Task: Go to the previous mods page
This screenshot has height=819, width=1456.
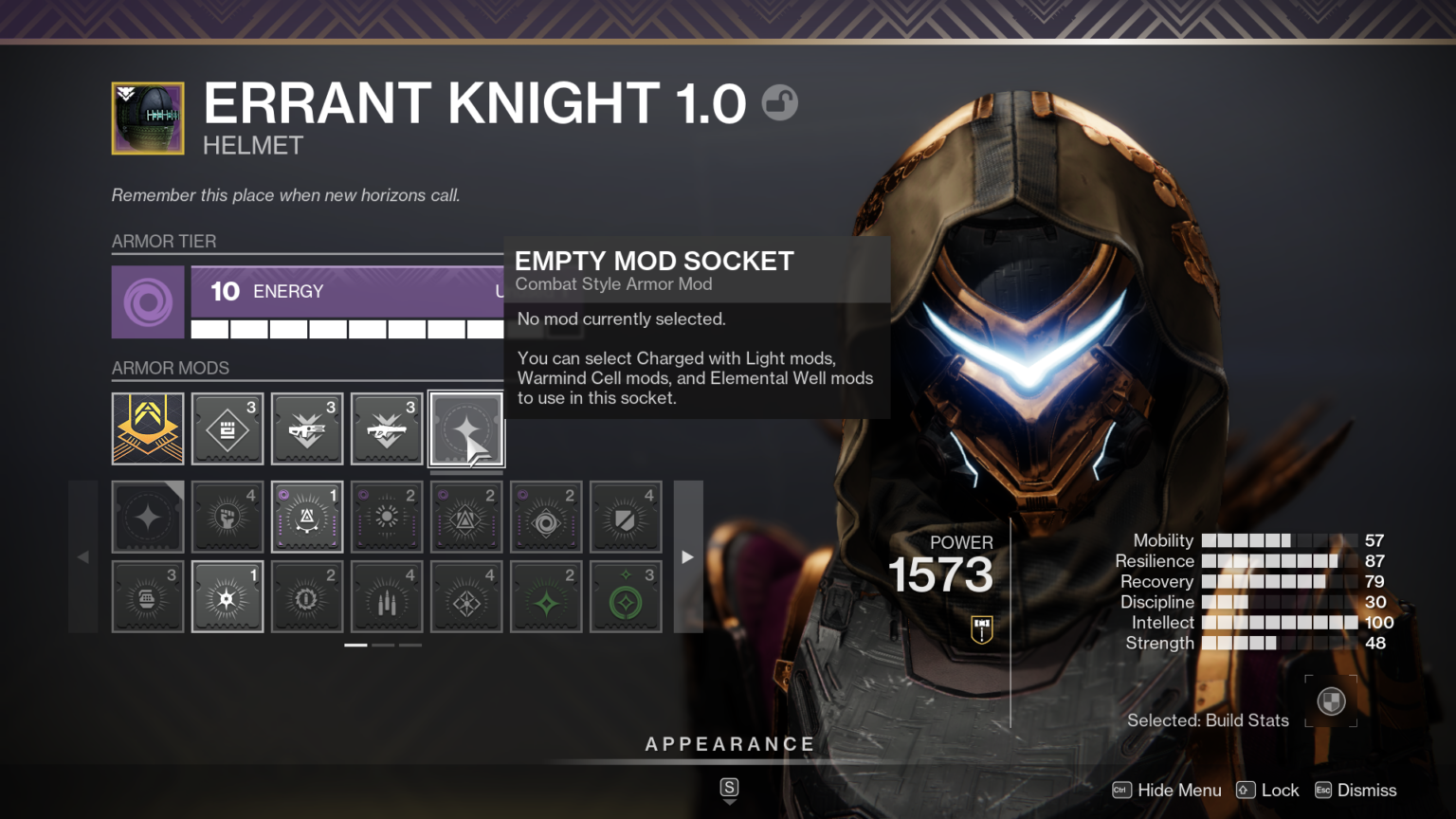Action: coord(83,556)
